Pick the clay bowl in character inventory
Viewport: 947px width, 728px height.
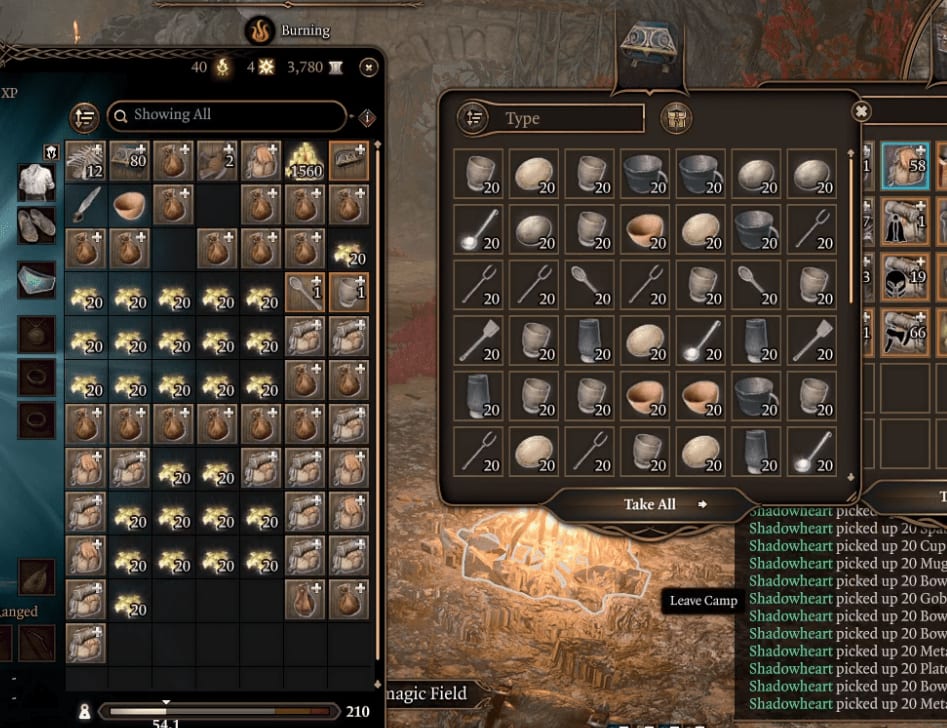130,205
